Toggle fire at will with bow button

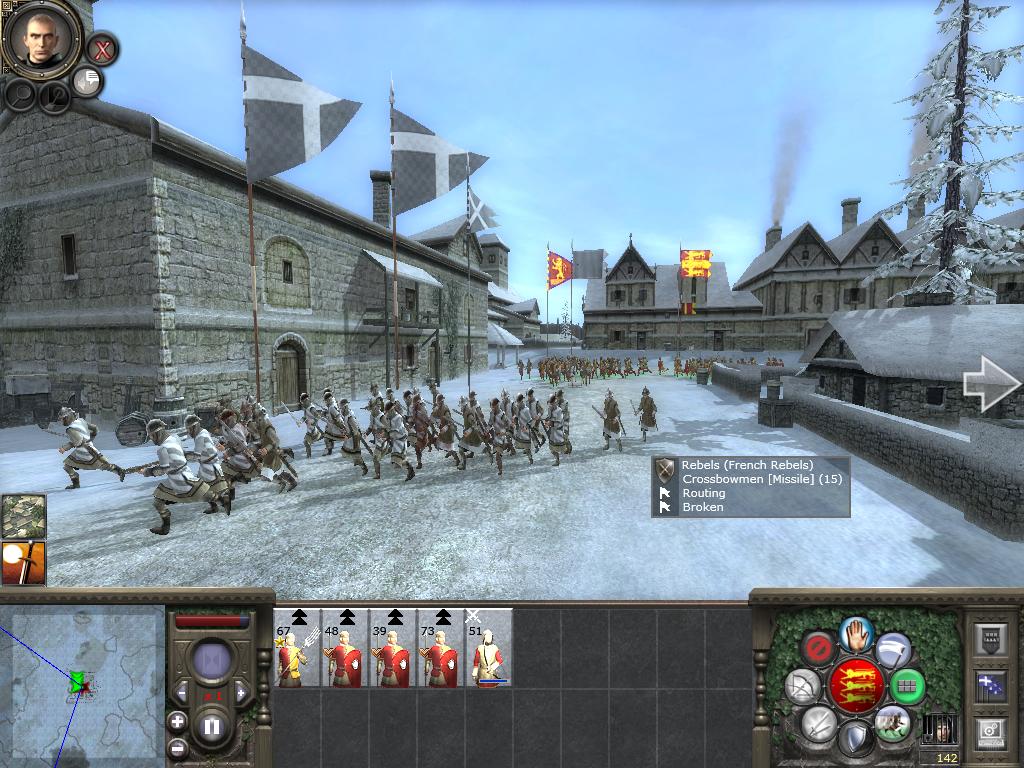(803, 686)
